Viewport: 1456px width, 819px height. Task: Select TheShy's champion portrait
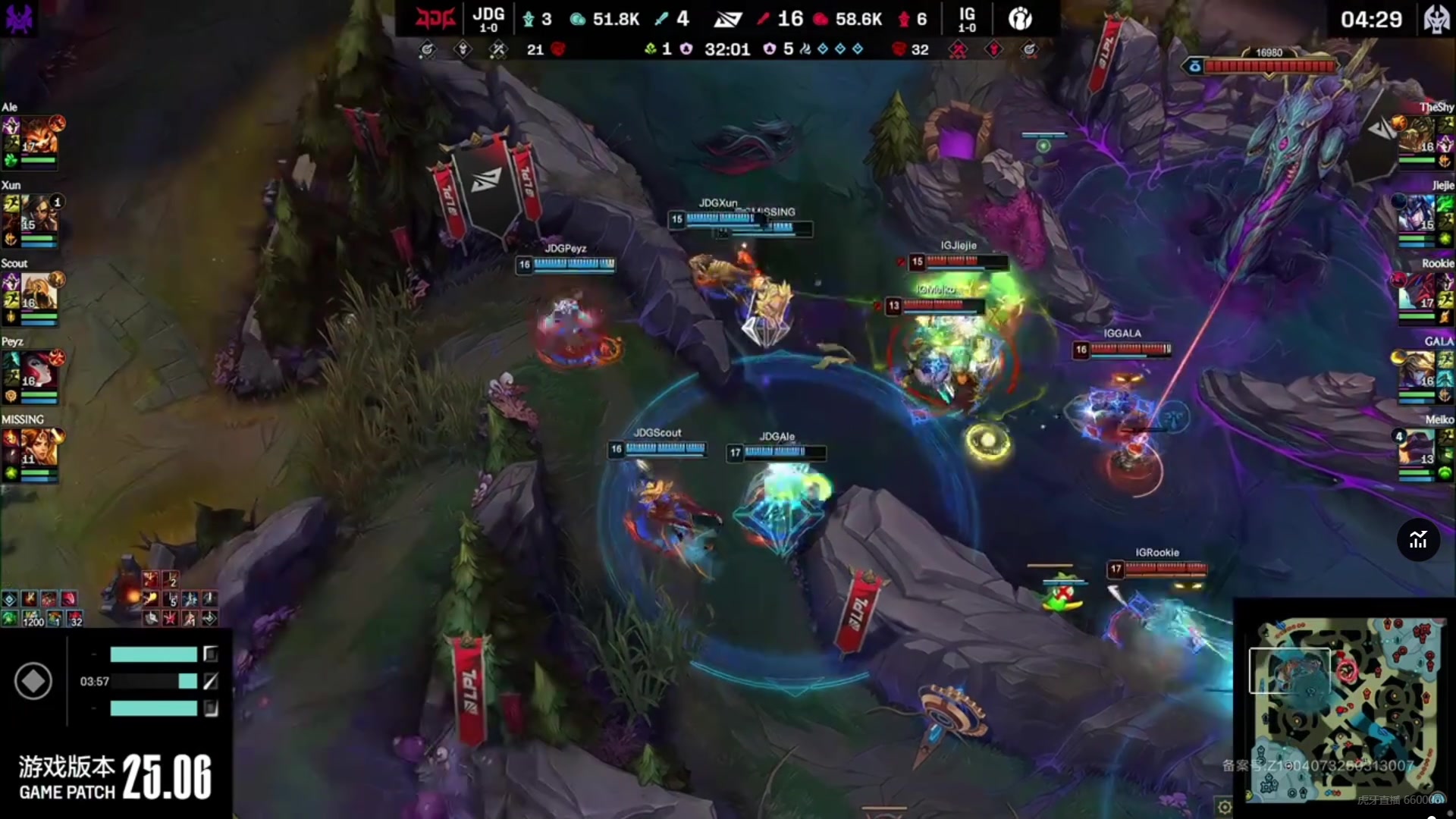[1416, 135]
